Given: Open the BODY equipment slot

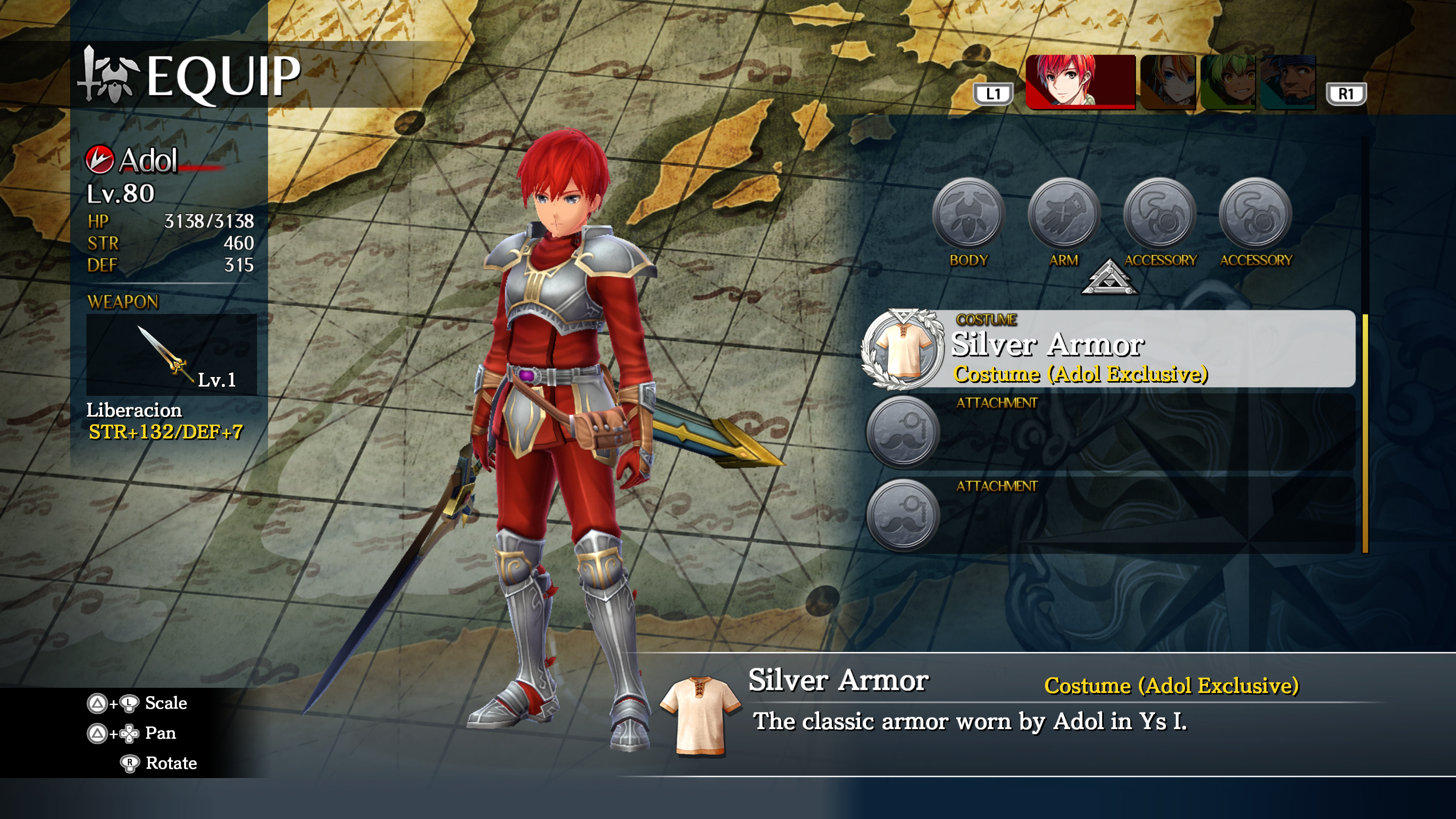Looking at the screenshot, I should point(968,213).
